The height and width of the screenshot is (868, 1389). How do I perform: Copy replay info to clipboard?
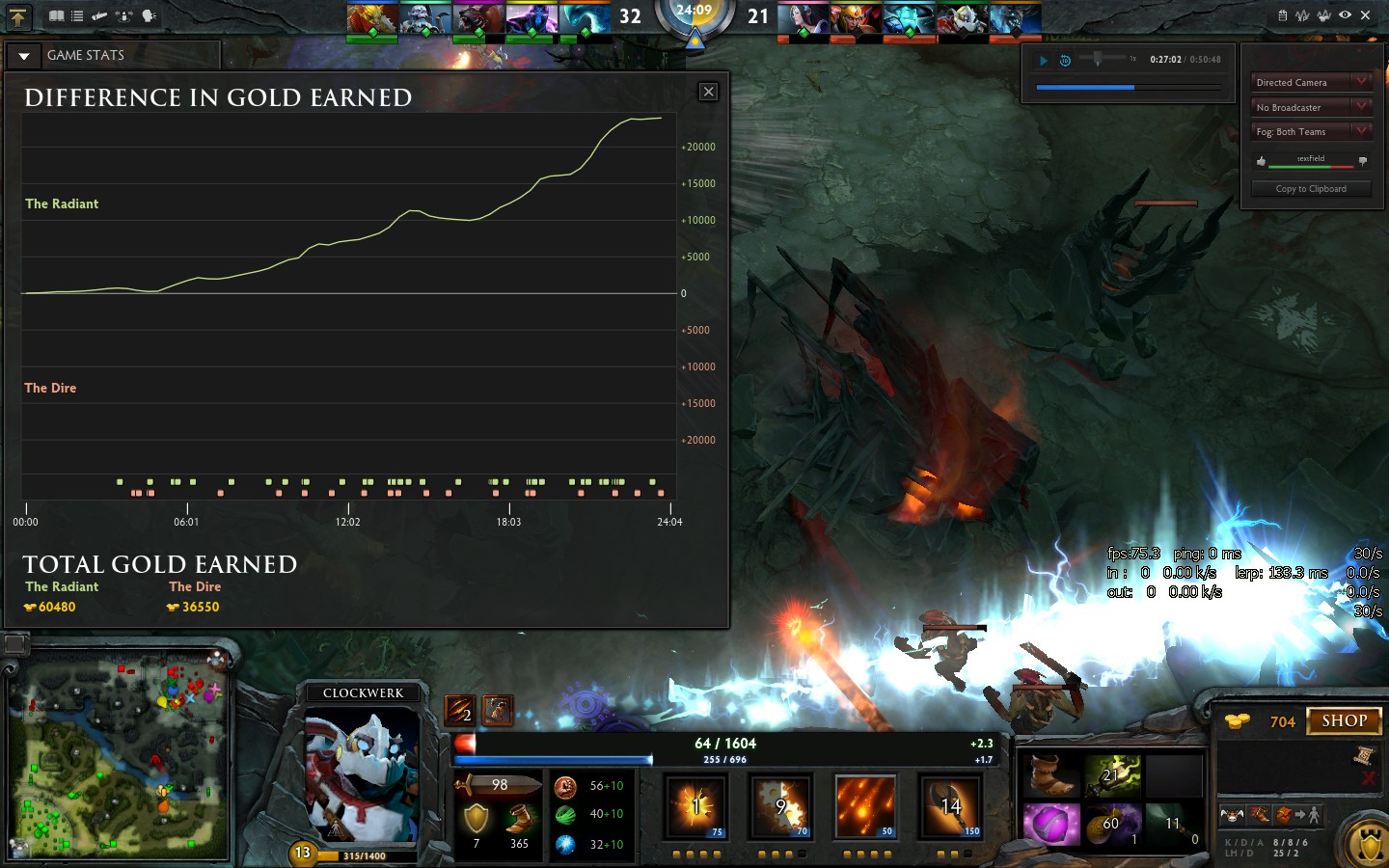click(1311, 189)
